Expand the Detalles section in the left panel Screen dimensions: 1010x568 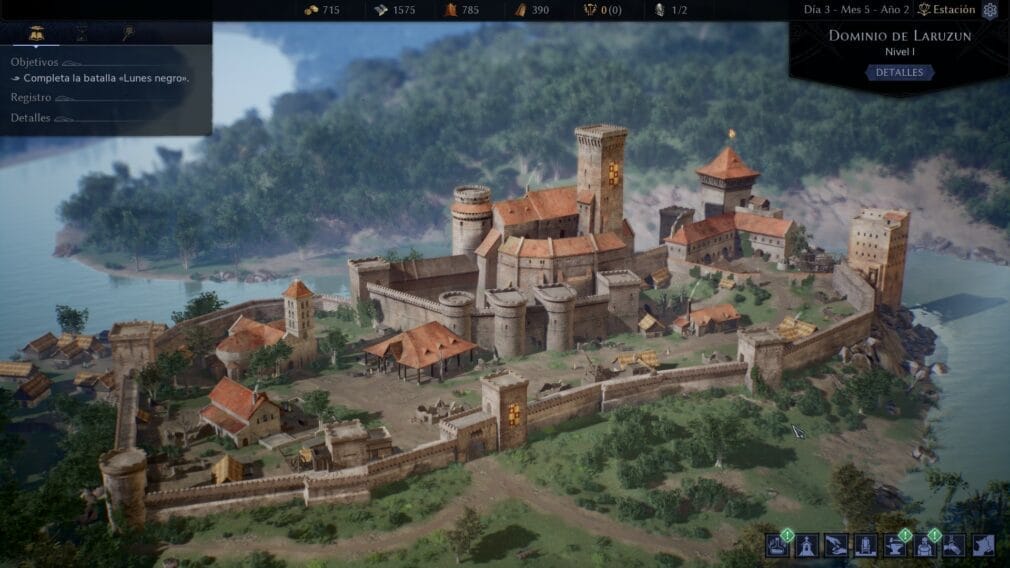pyautogui.click(x=31, y=117)
